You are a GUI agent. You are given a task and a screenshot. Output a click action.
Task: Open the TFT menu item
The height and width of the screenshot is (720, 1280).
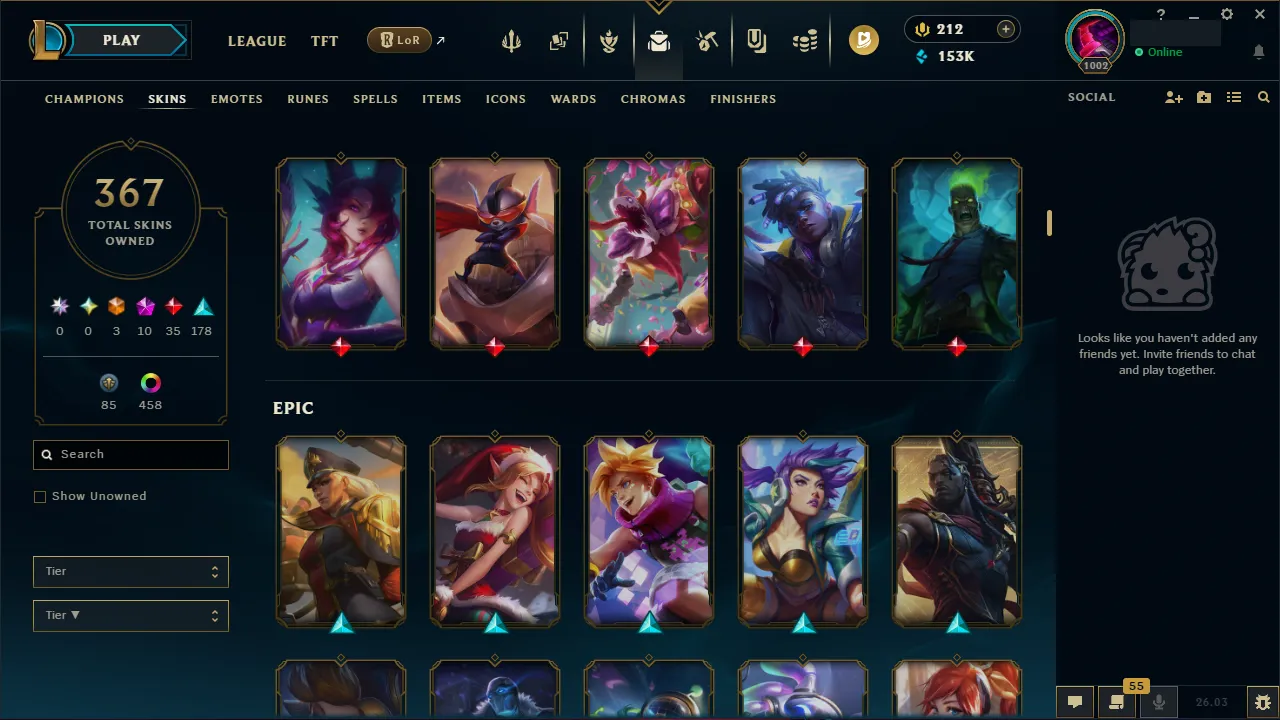(324, 41)
